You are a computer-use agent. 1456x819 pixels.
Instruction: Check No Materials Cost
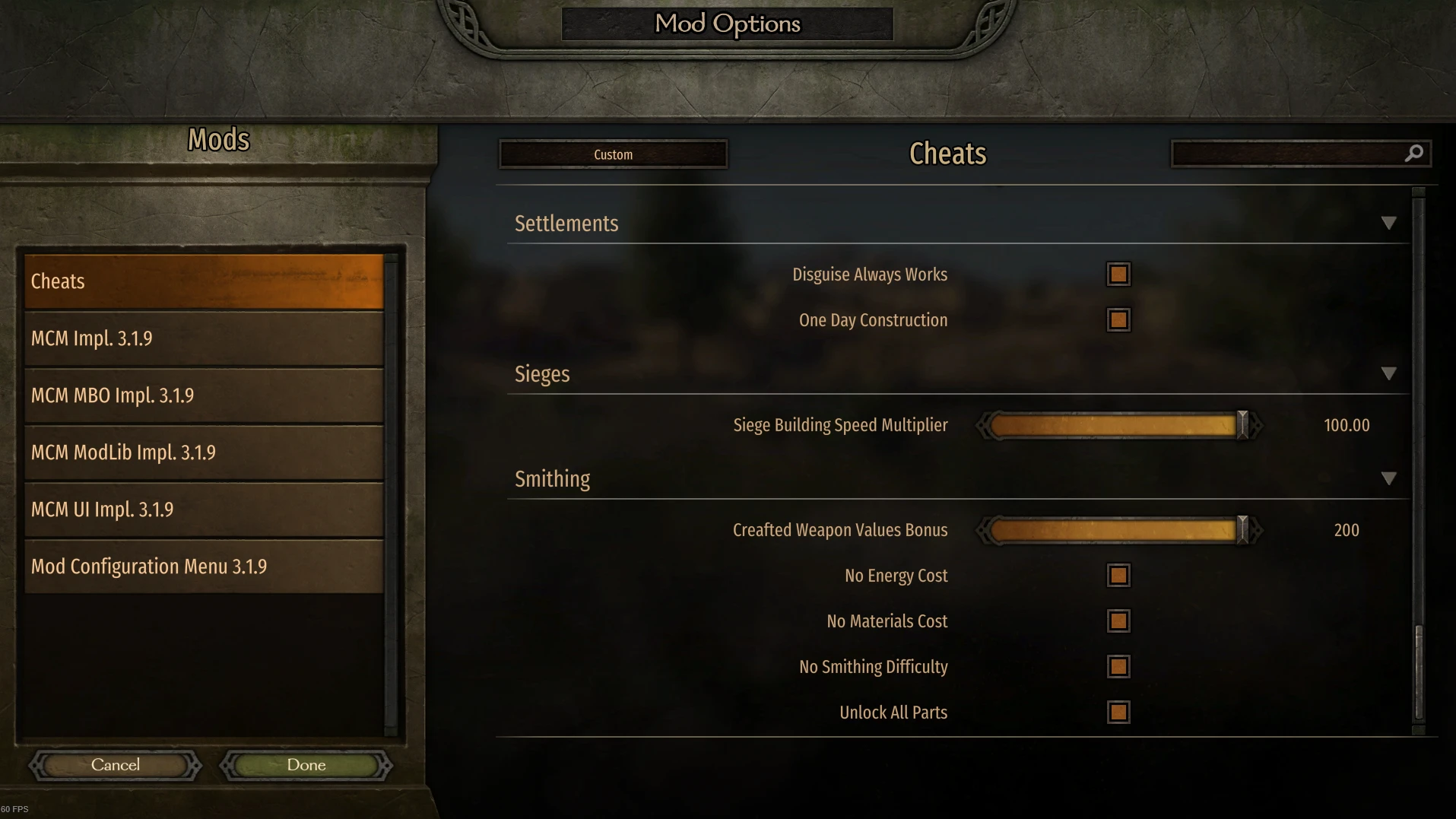[x=1117, y=621]
